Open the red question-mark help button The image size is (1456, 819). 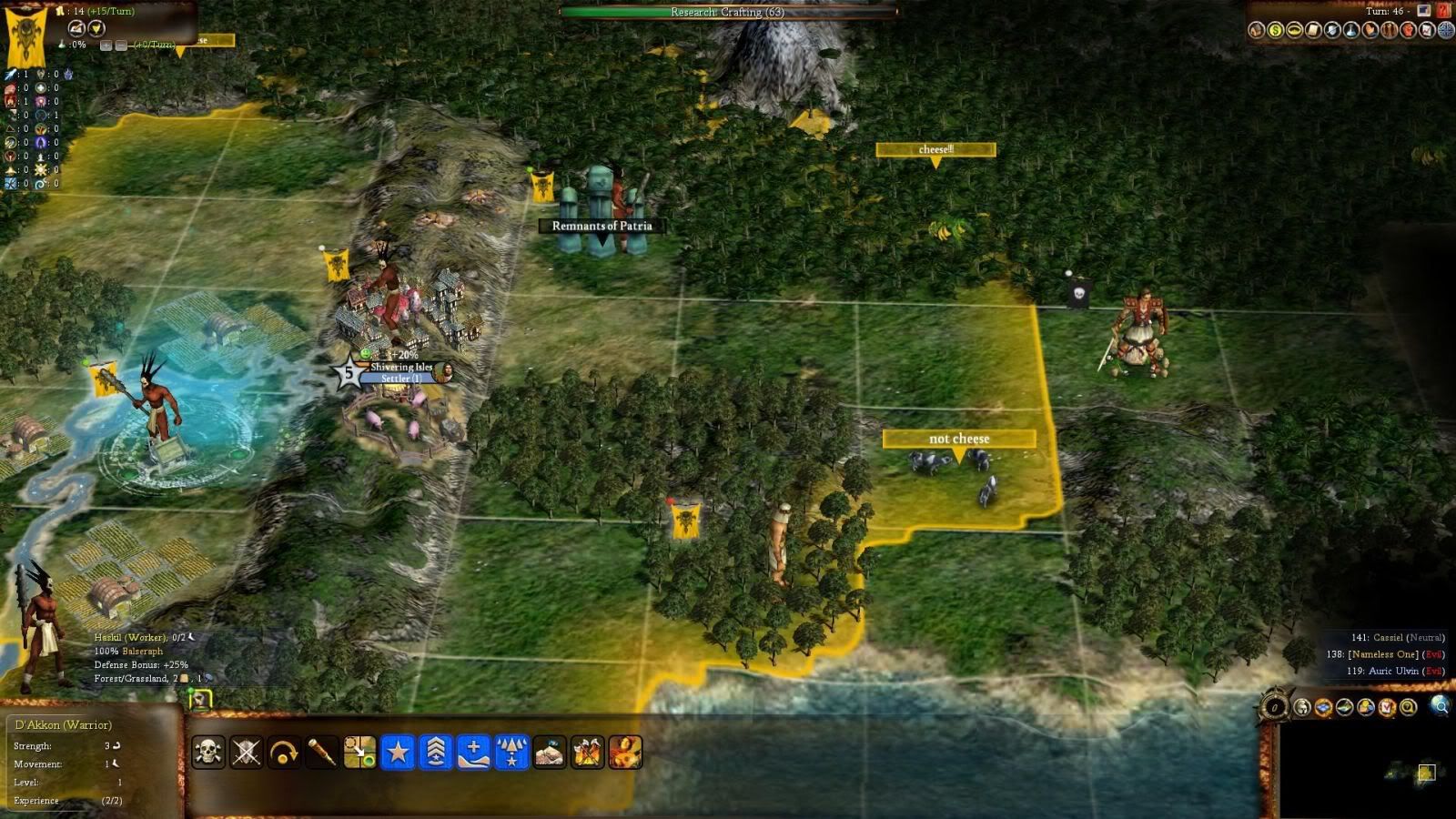click(x=1443, y=11)
